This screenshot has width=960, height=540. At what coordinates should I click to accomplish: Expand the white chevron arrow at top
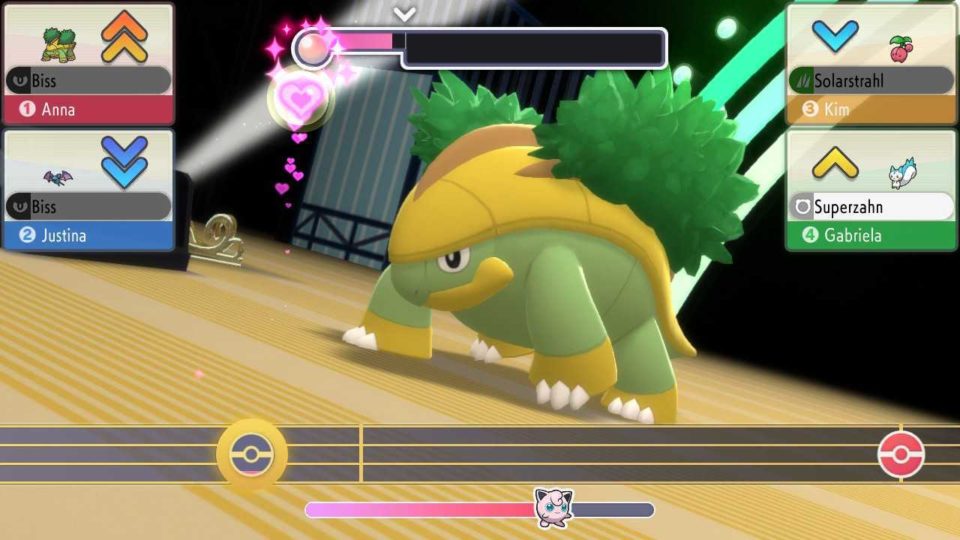[404, 14]
